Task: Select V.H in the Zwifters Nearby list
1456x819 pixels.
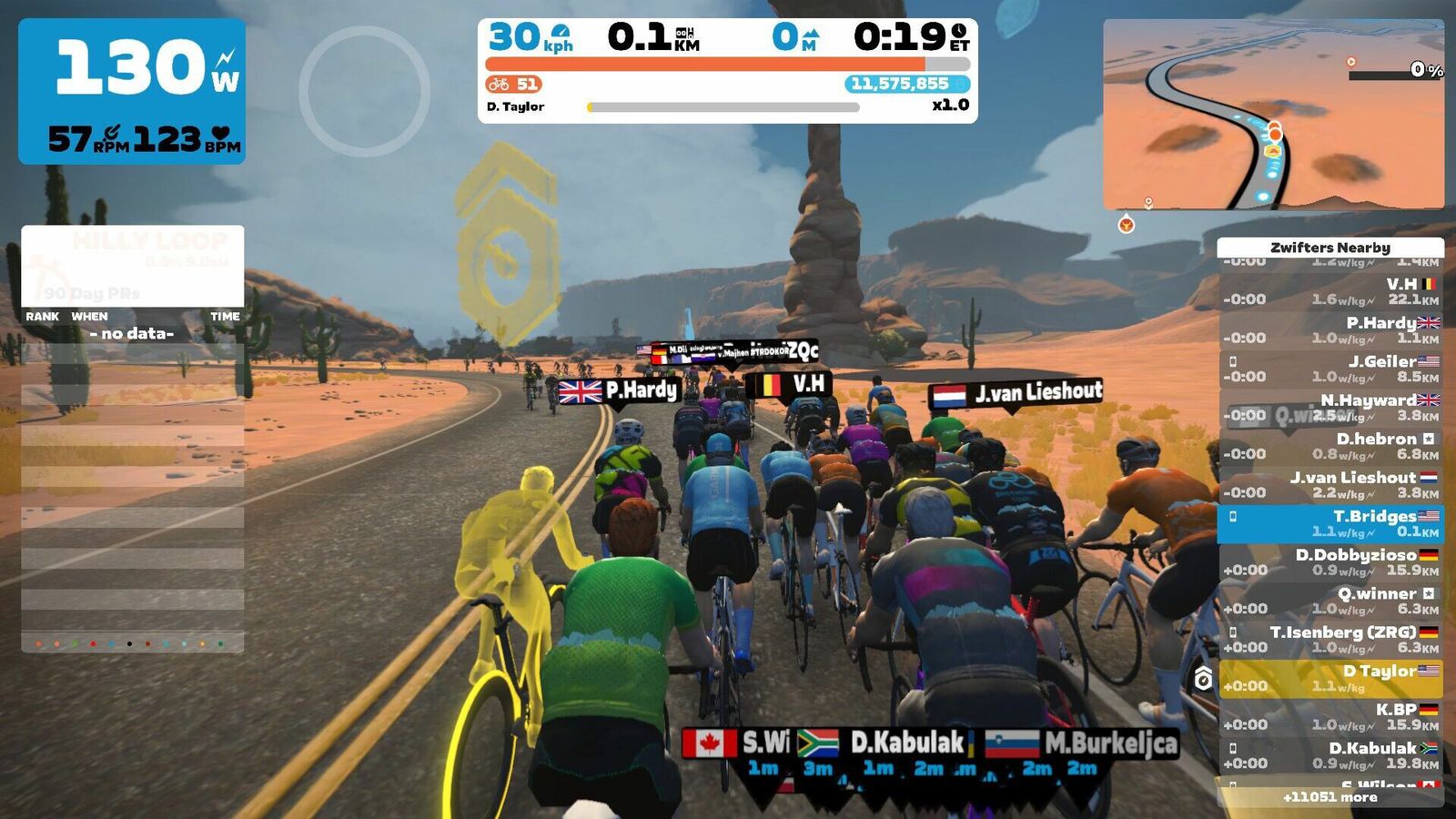Action: click(1330, 291)
